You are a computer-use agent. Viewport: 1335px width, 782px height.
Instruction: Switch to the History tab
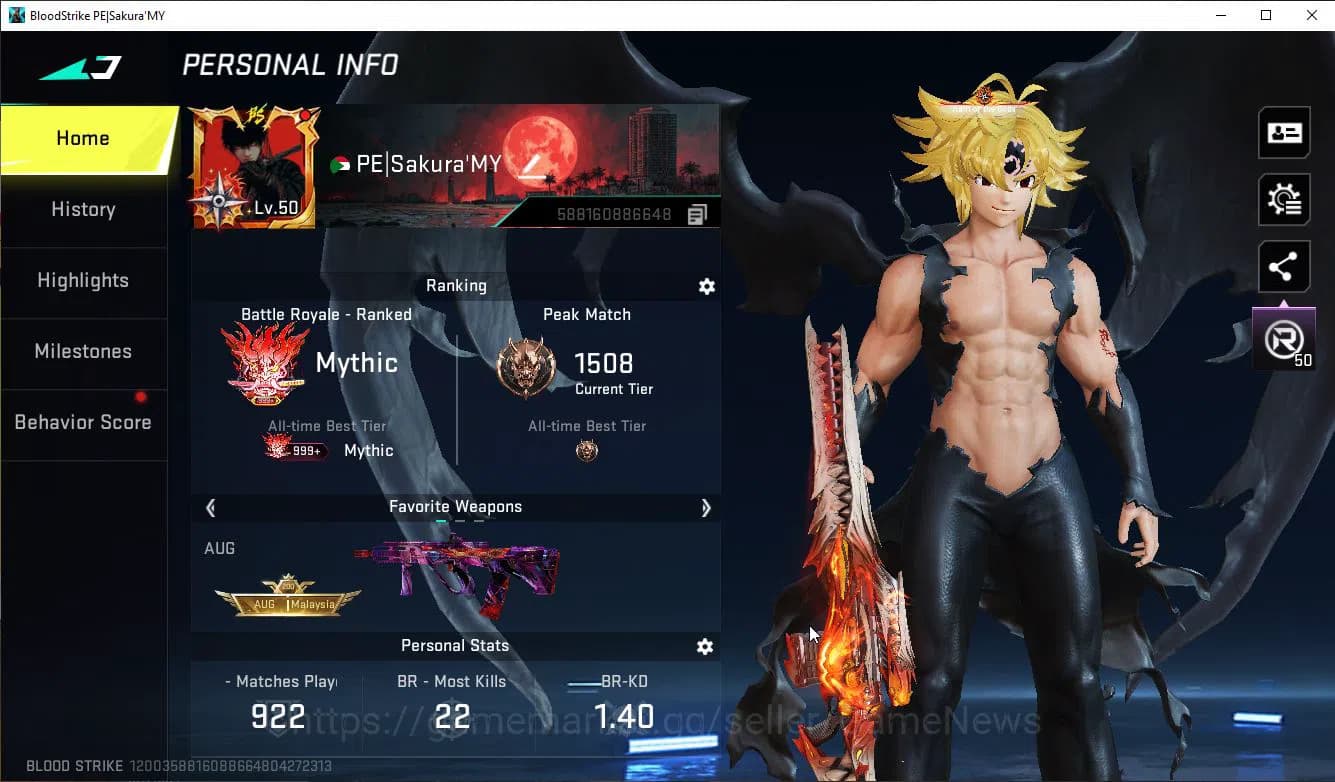(83, 210)
